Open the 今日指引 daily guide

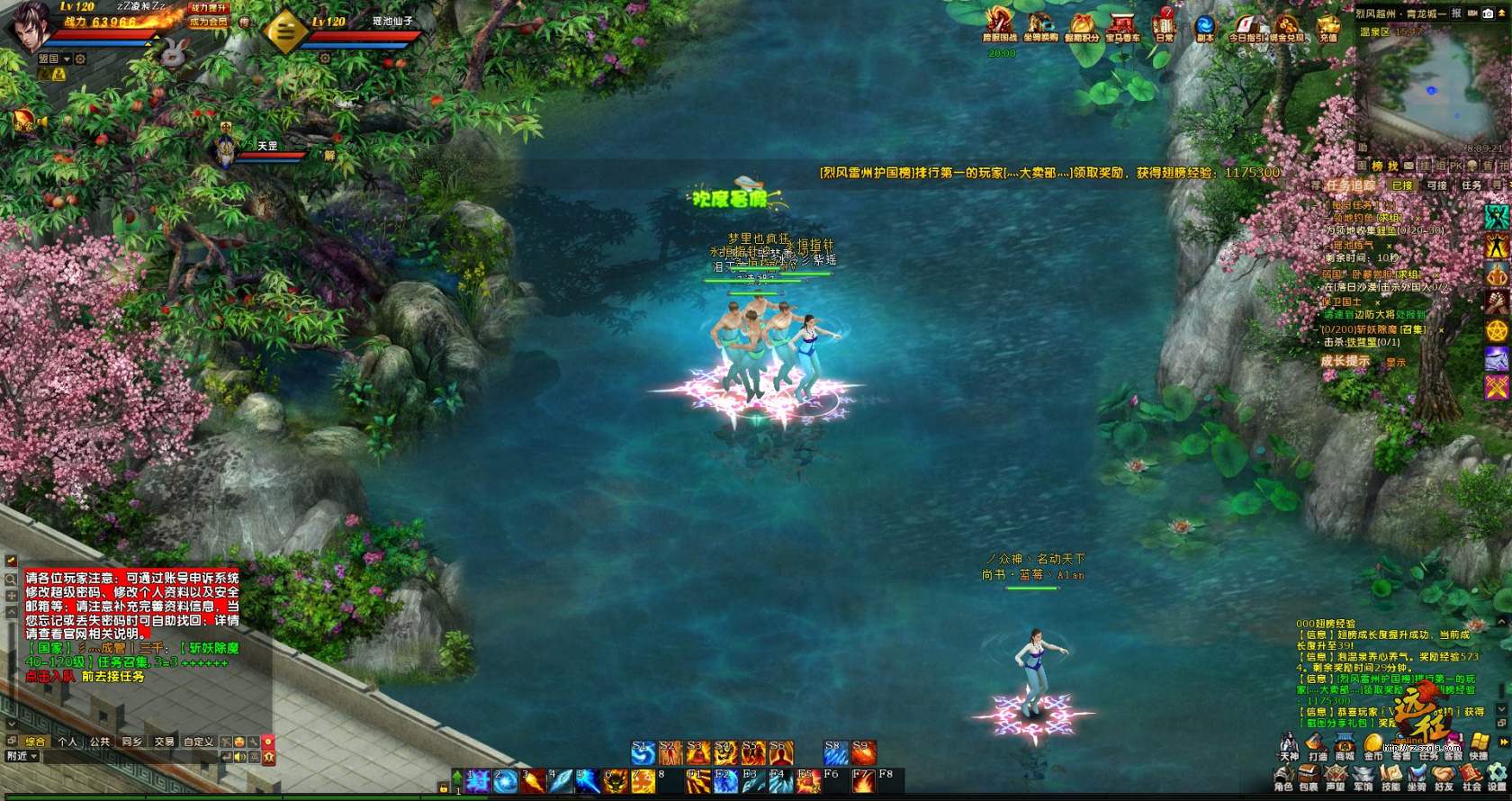coord(1246,25)
